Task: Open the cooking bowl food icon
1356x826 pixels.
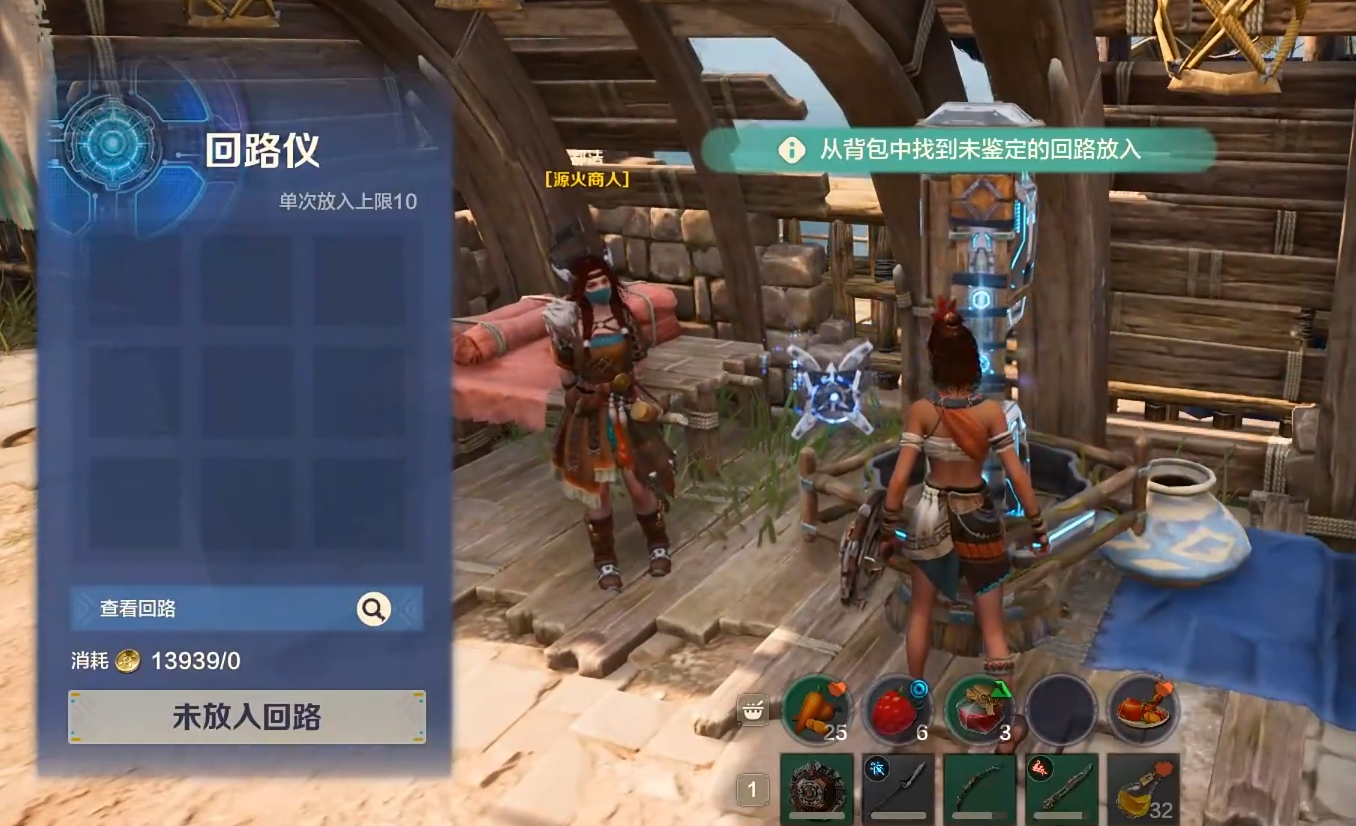Action: pyautogui.click(x=752, y=709)
